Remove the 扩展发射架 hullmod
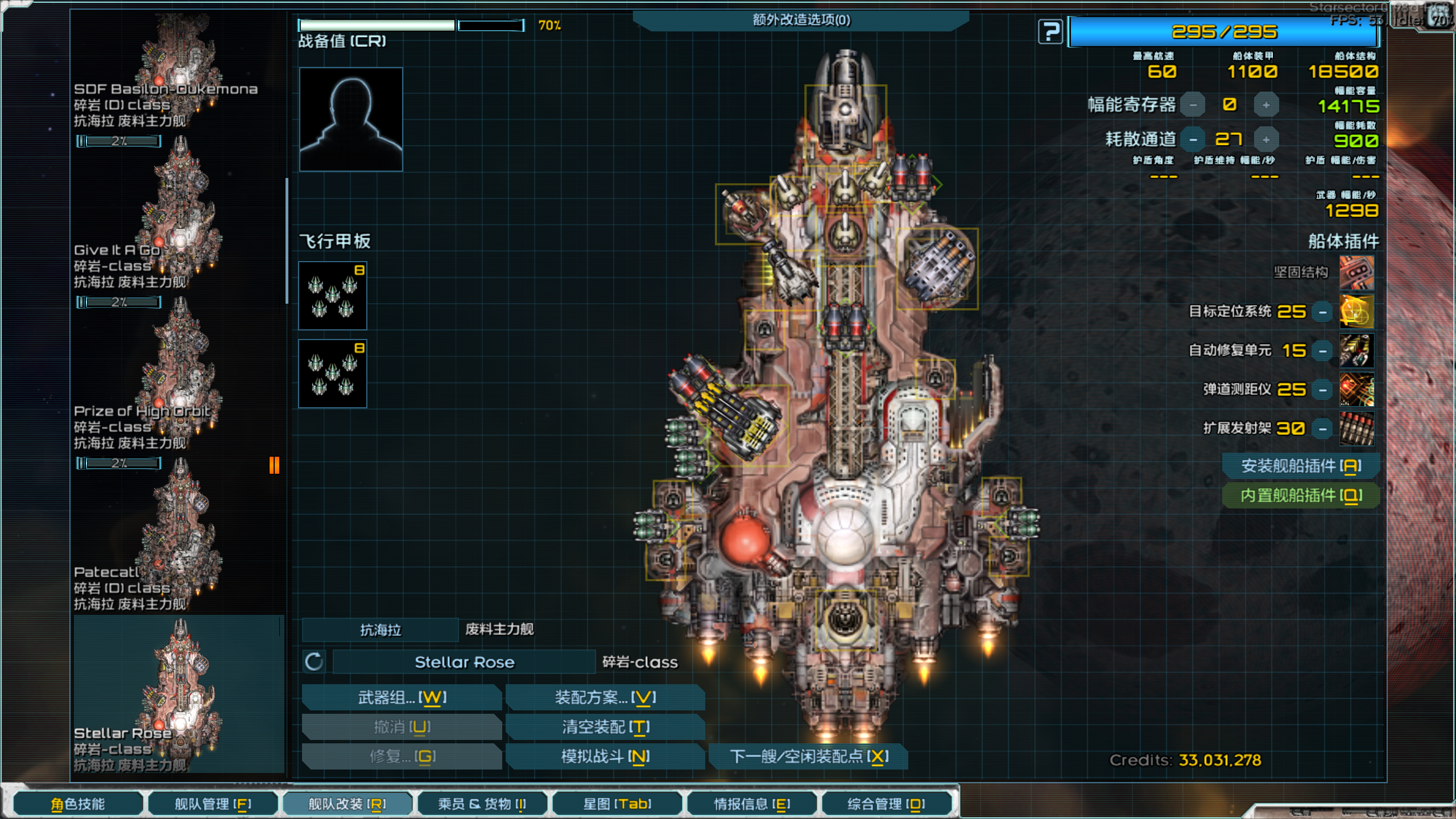1456x819 pixels. pyautogui.click(x=1322, y=429)
